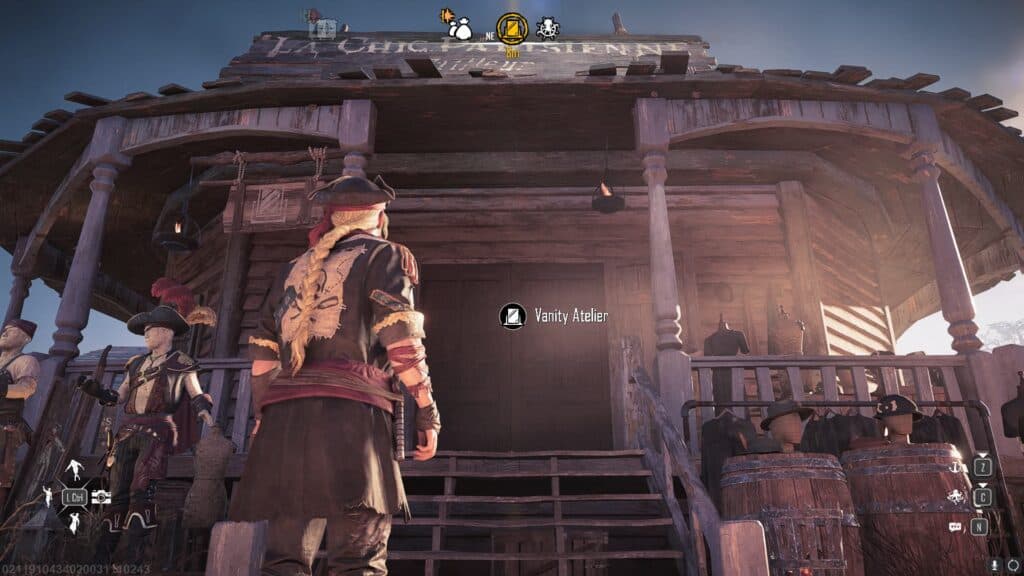1024x576 pixels.
Task: Toggle the microphone icon
Action: coord(995,564)
